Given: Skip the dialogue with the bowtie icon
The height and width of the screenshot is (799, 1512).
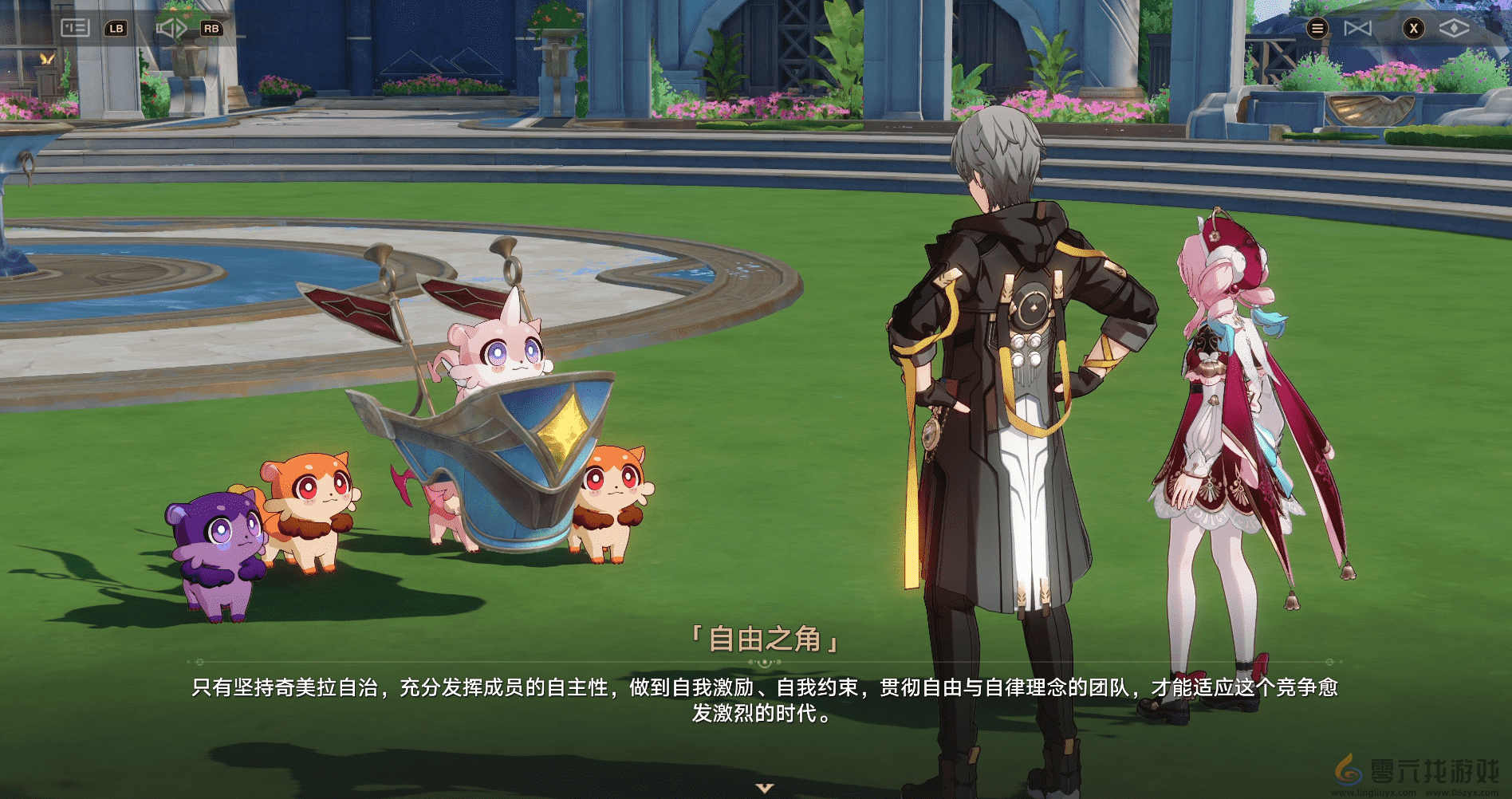Looking at the screenshot, I should coord(1357,29).
